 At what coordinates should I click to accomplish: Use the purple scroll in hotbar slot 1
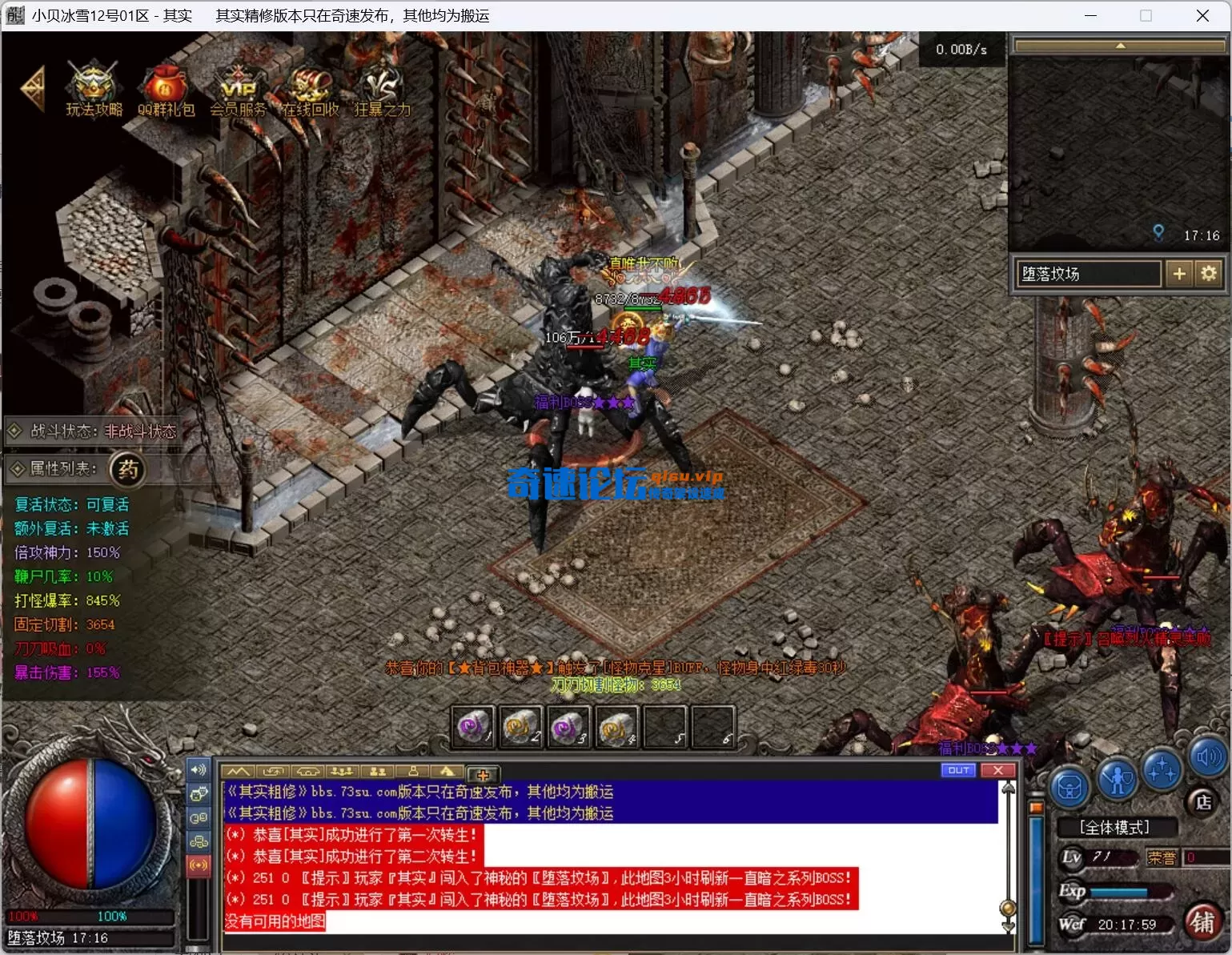tap(474, 727)
